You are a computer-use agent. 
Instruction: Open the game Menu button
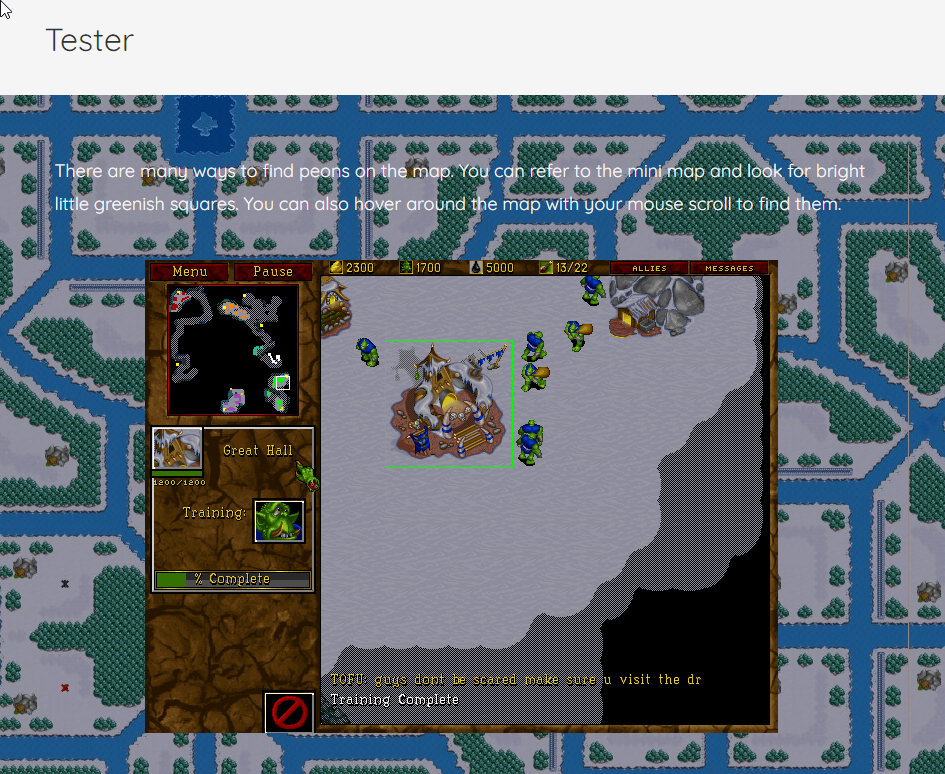click(189, 271)
